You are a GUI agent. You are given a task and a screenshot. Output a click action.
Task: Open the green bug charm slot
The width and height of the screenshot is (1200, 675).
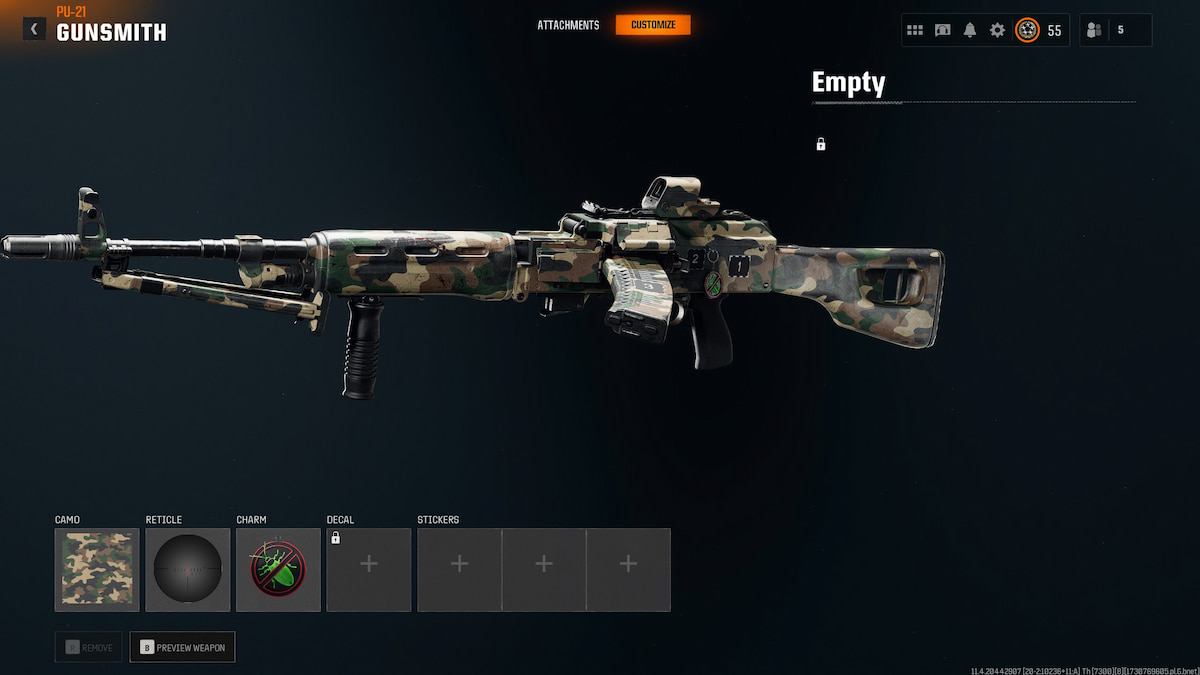278,570
